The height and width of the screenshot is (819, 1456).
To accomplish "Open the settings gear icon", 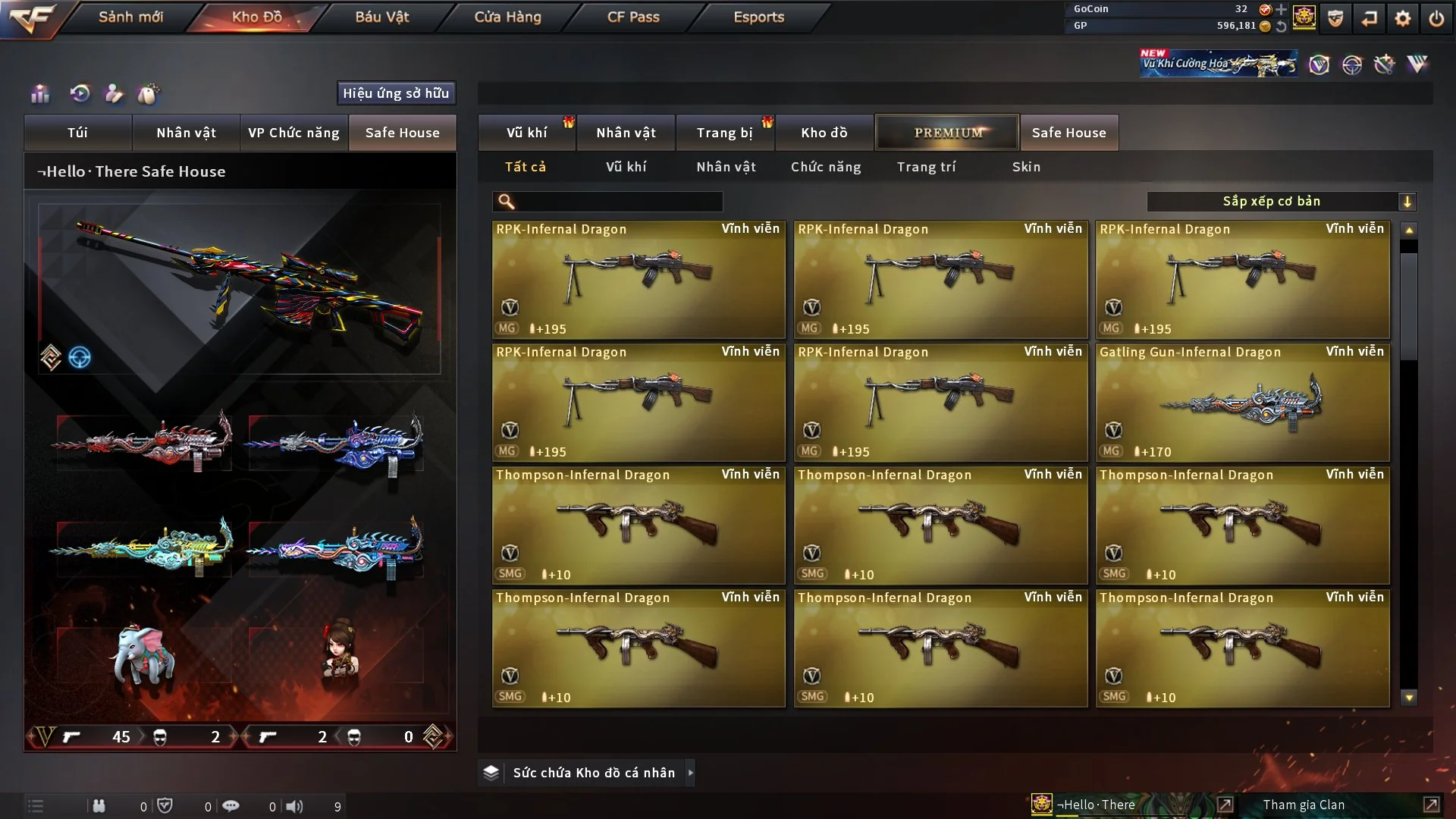I will point(1402,18).
